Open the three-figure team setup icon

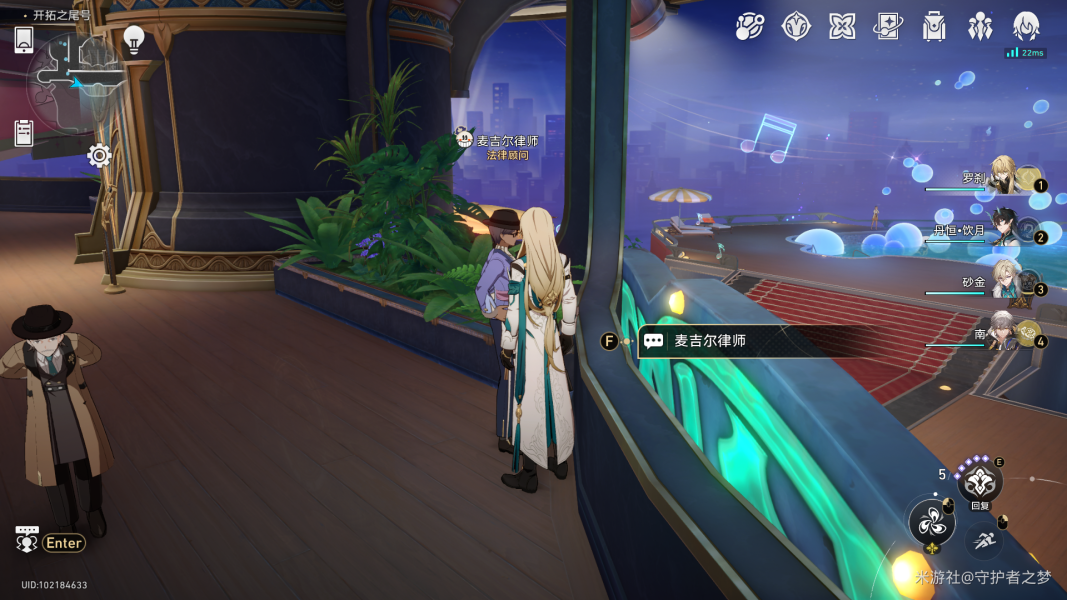click(x=980, y=26)
